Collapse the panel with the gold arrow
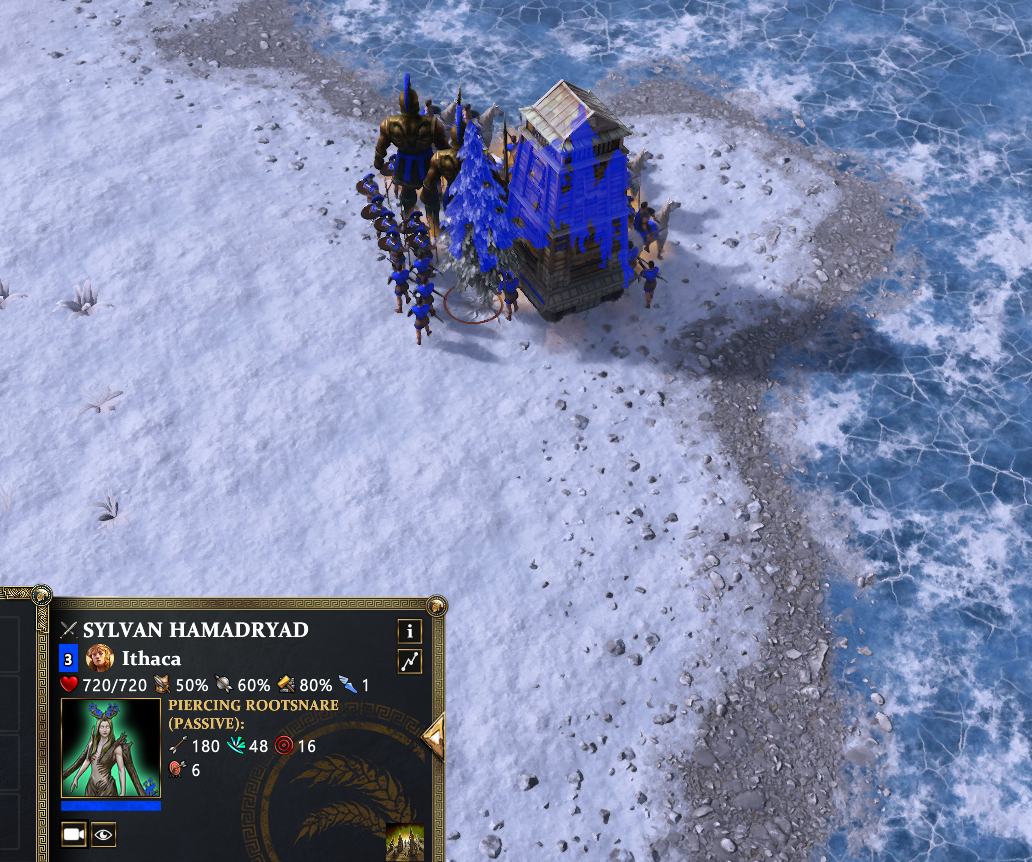 434,738
